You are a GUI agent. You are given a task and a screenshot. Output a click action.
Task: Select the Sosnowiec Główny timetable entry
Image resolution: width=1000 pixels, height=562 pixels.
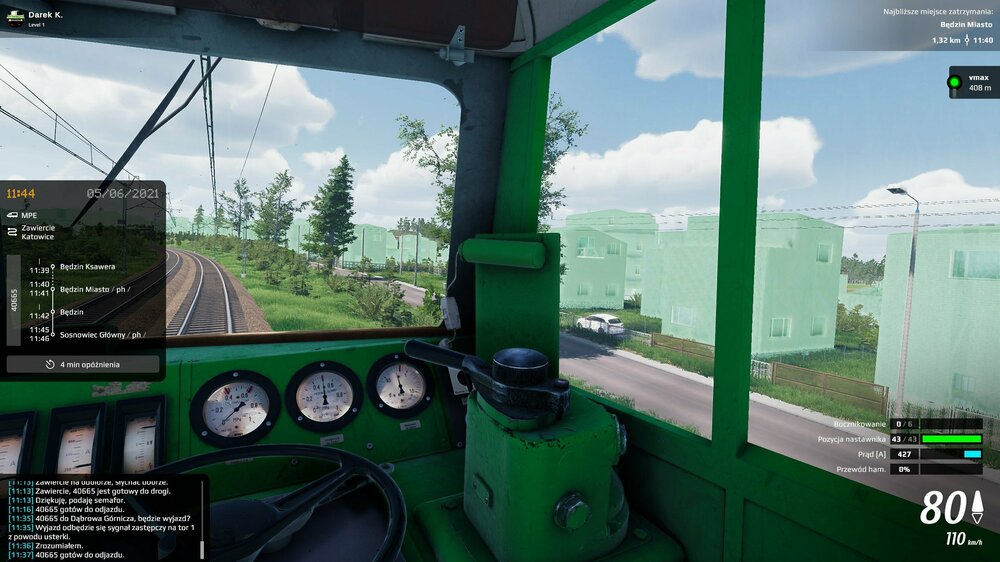click(98, 334)
